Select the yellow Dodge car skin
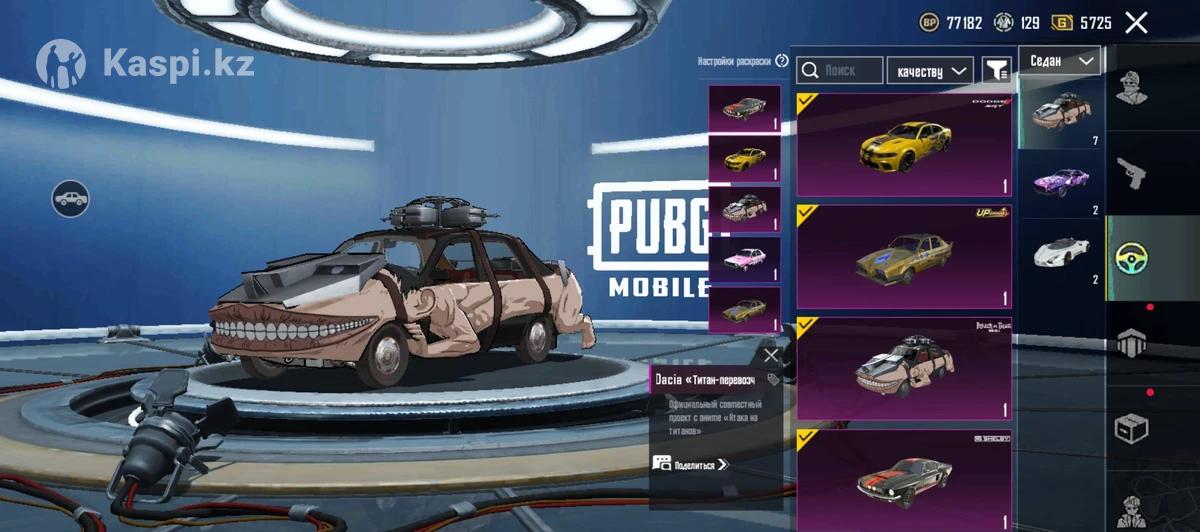Viewport: 1200px width, 532px height. click(x=904, y=145)
